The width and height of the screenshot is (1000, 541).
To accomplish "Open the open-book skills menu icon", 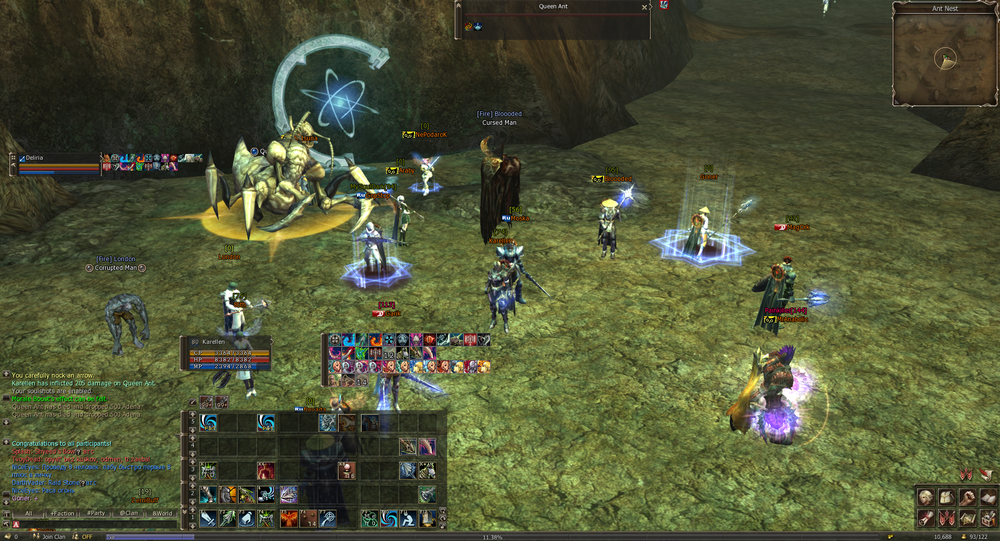I will pyautogui.click(x=987, y=497).
